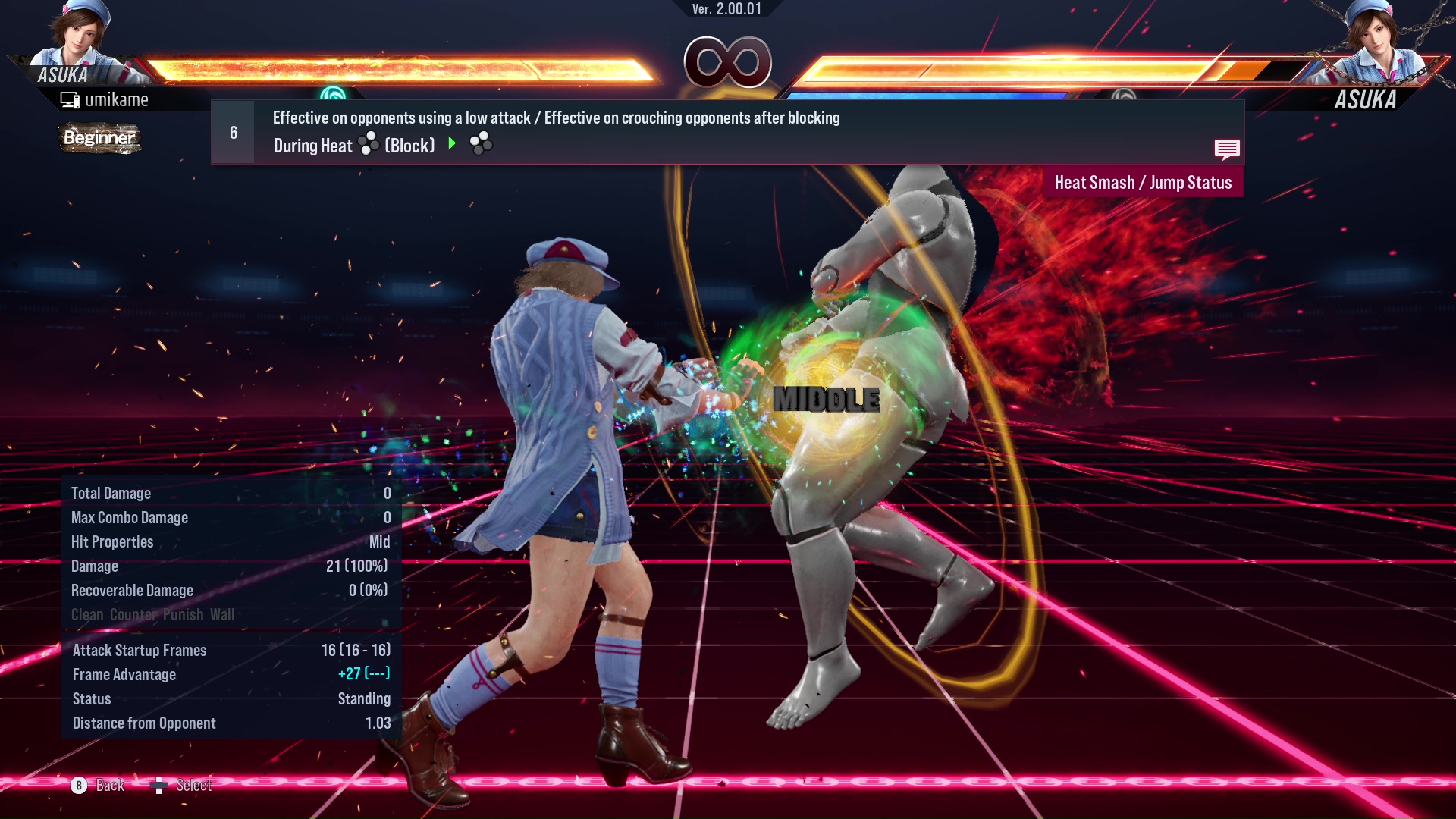1456x819 pixels.
Task: Select the first button input icon after During Heat
Action: [x=367, y=145]
